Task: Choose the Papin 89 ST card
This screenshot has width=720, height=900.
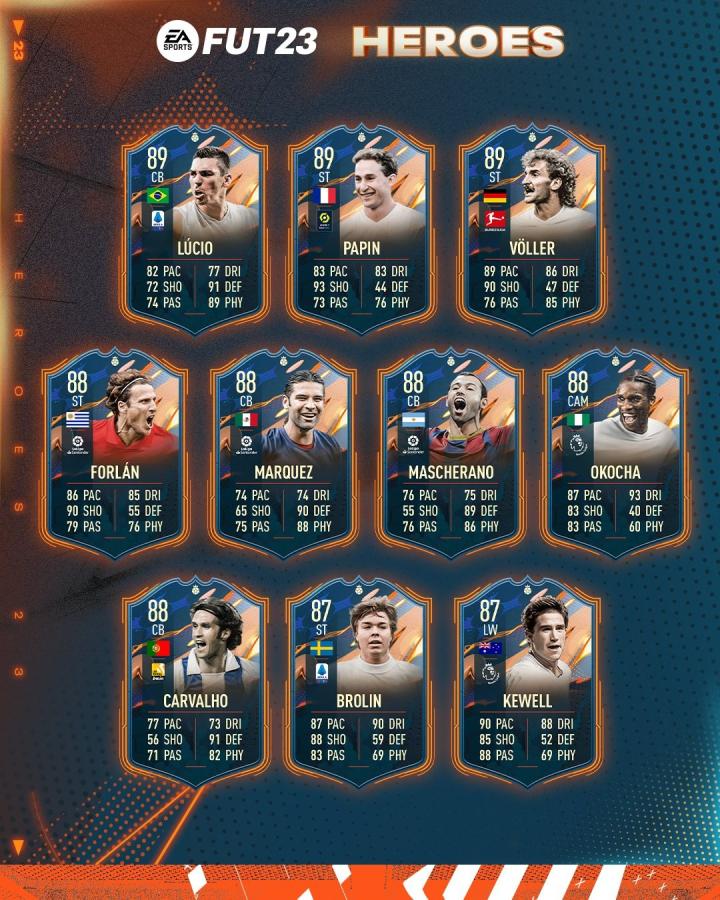Action: tap(362, 228)
